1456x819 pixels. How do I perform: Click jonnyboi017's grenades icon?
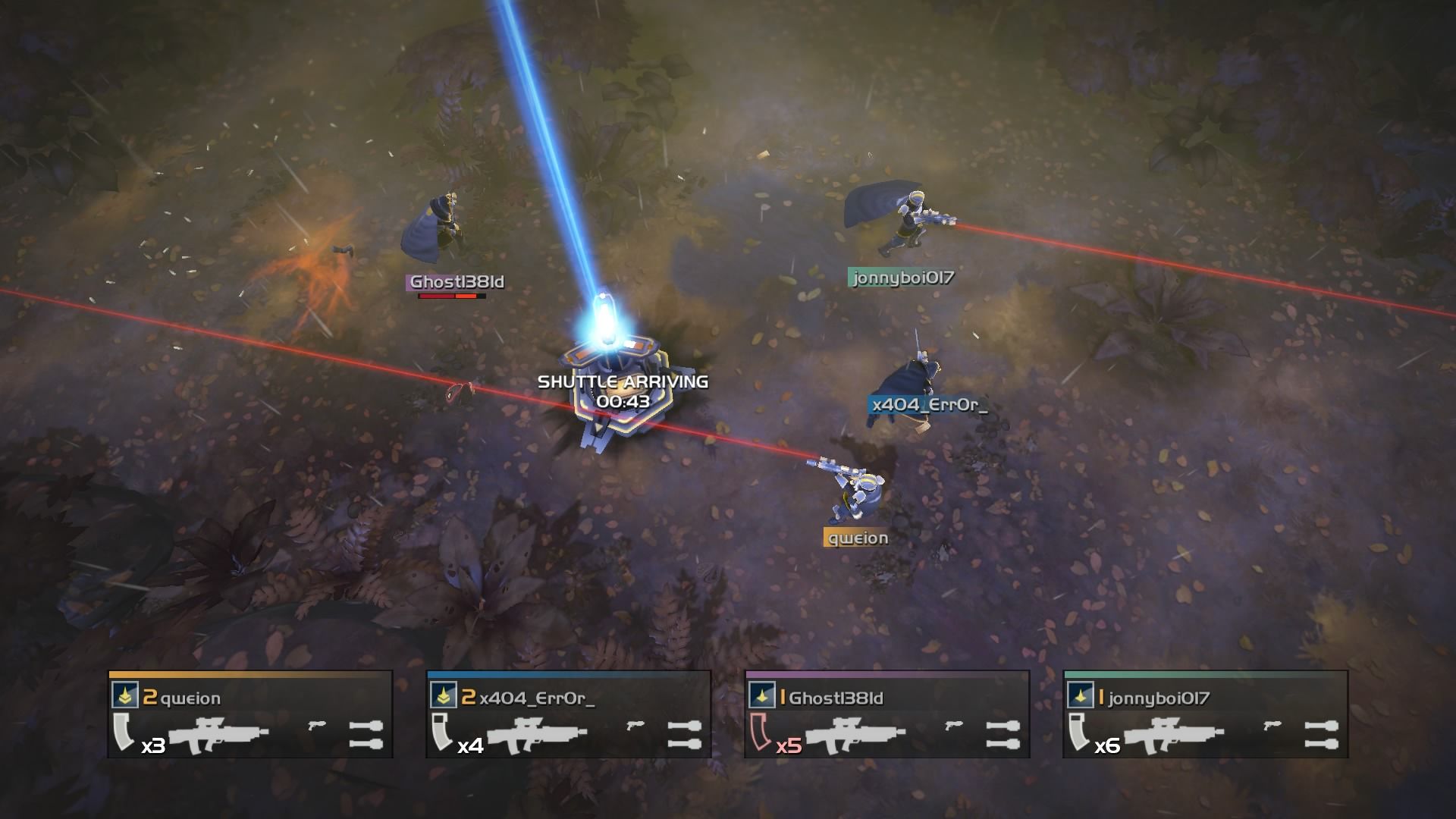click(1321, 734)
